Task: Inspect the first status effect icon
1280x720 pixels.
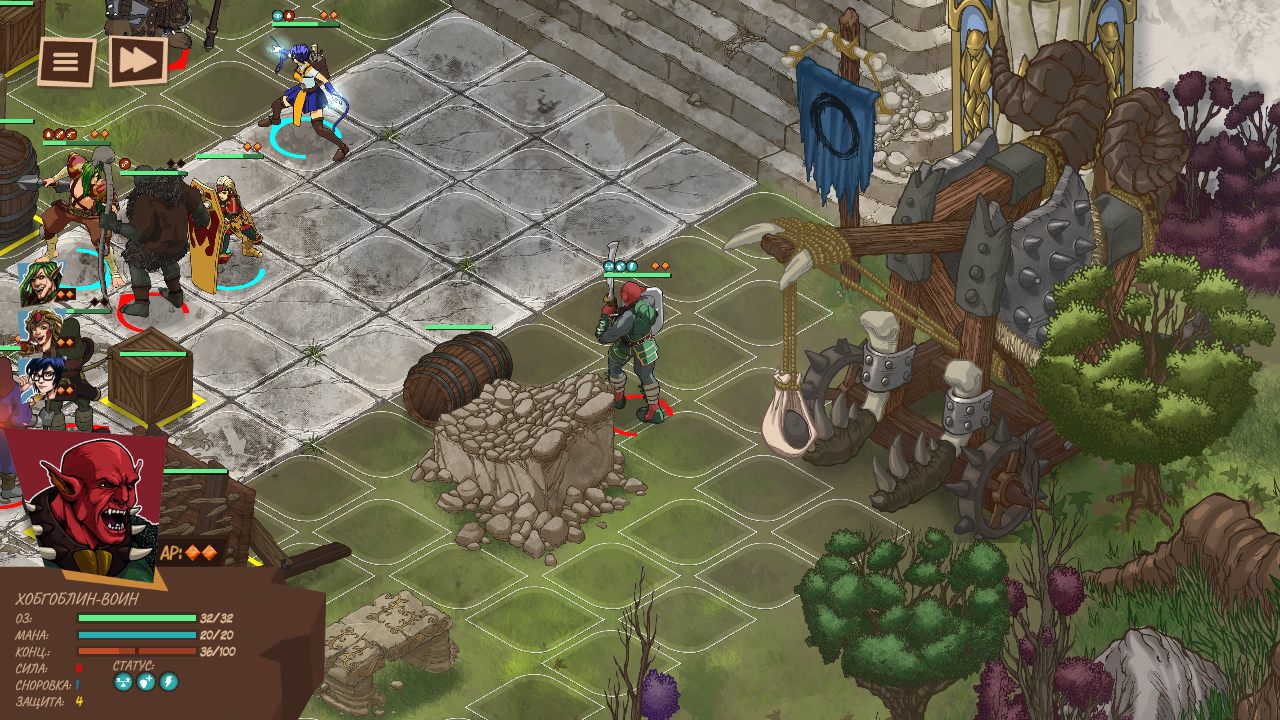Action: pyautogui.click(x=123, y=682)
